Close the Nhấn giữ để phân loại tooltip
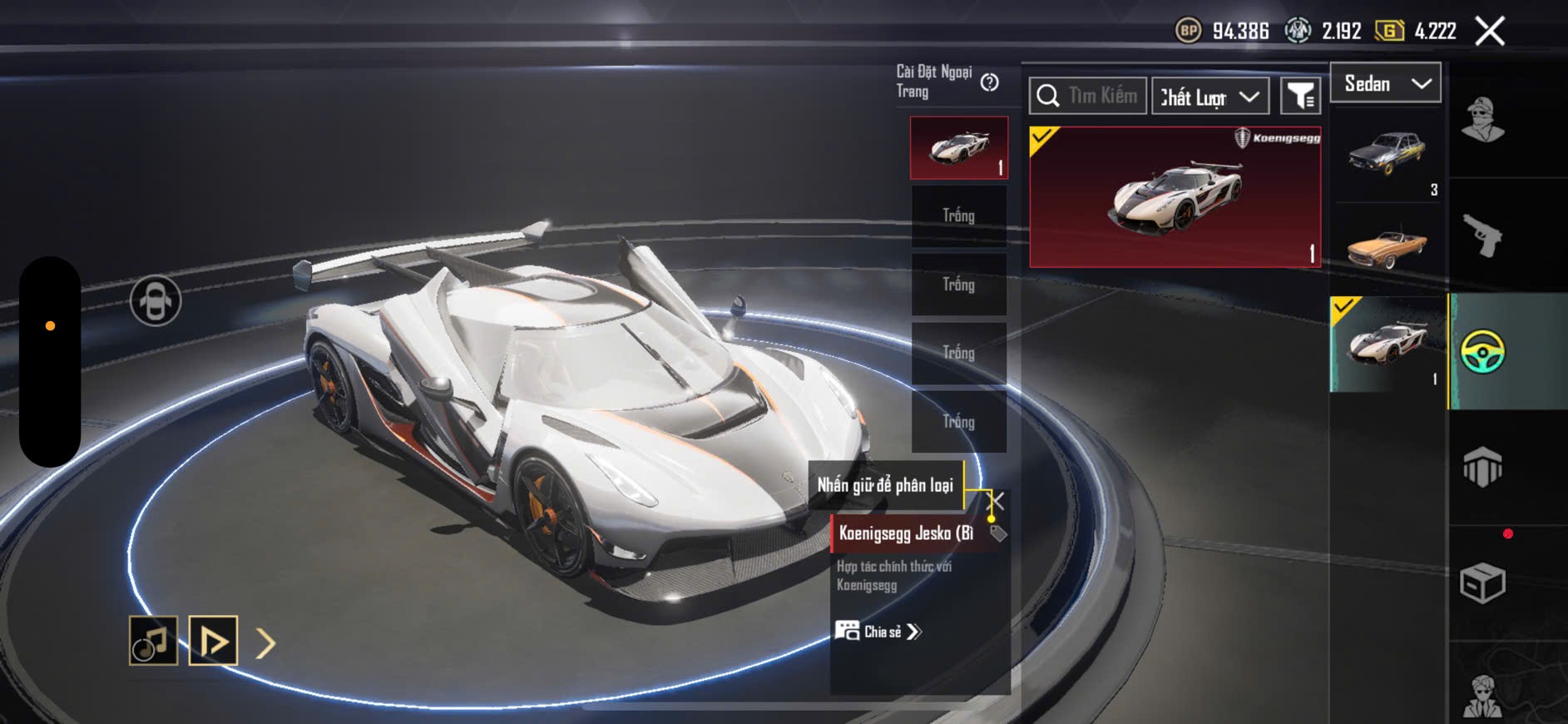Image resolution: width=1568 pixels, height=724 pixels. click(996, 500)
